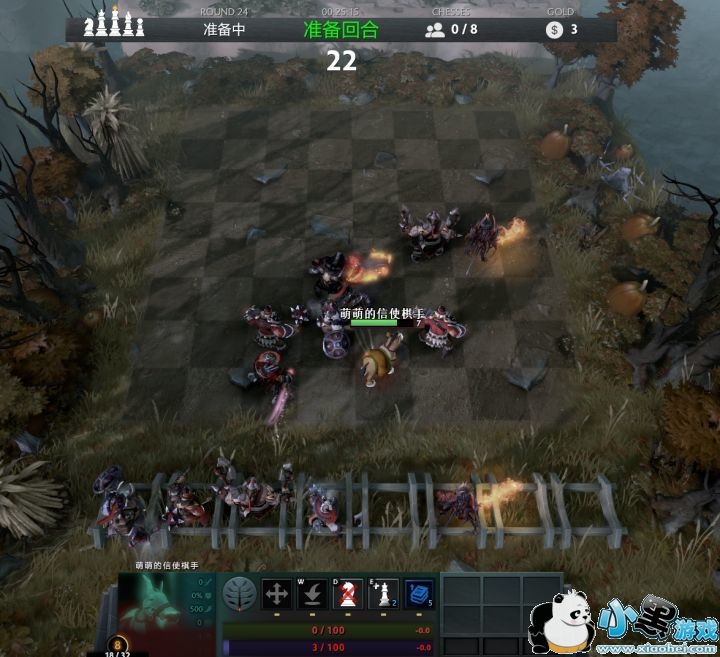Activate the move chess piece ability
Image resolution: width=720 pixels, height=657 pixels.
point(277,594)
